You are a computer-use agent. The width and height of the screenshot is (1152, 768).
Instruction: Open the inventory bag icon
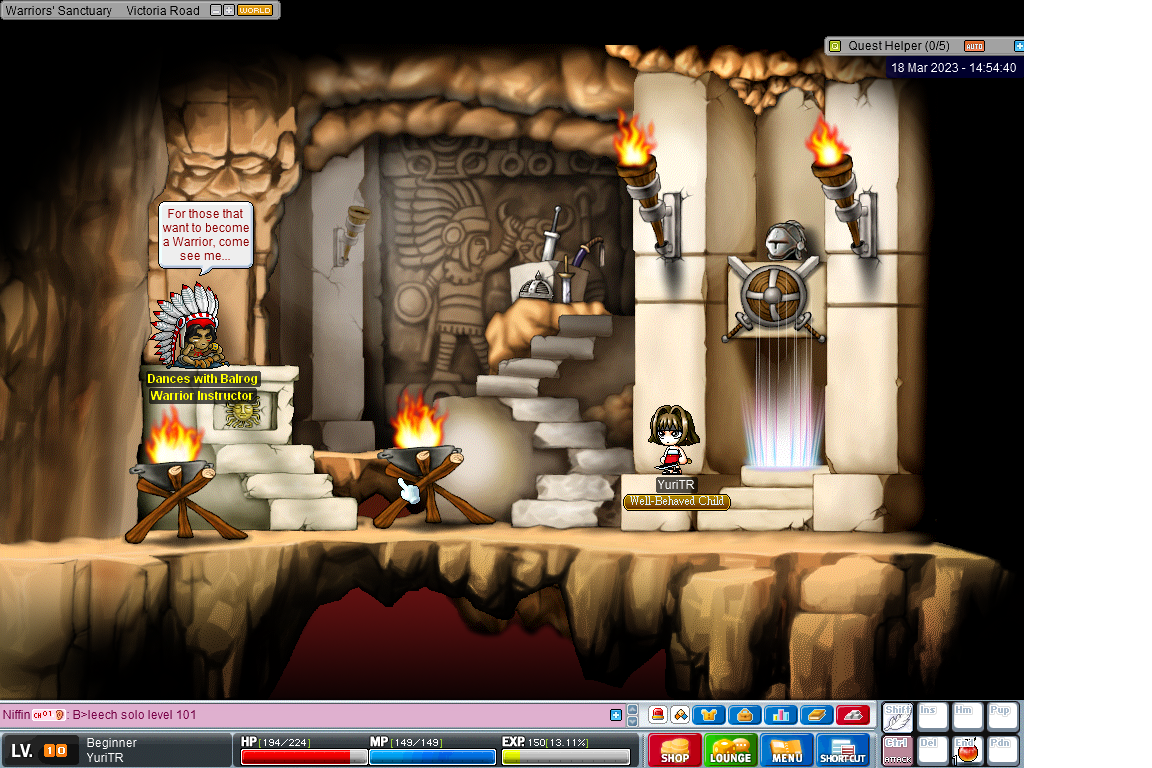745,715
